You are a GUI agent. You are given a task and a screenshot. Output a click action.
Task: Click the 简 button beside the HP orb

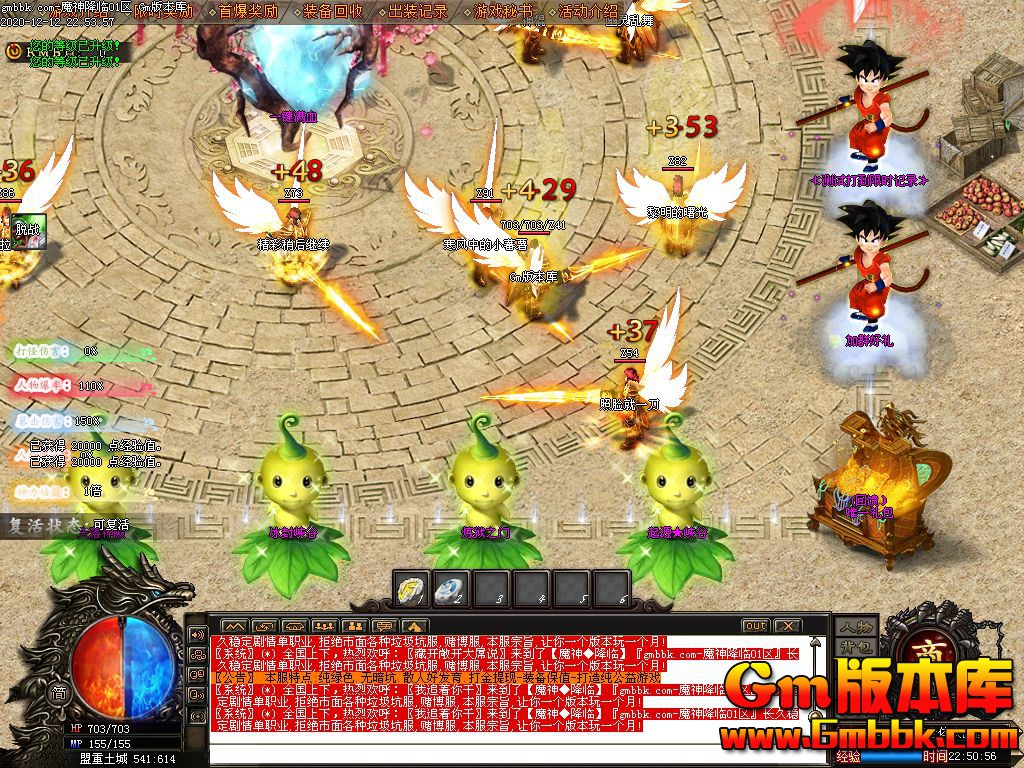(x=60, y=694)
